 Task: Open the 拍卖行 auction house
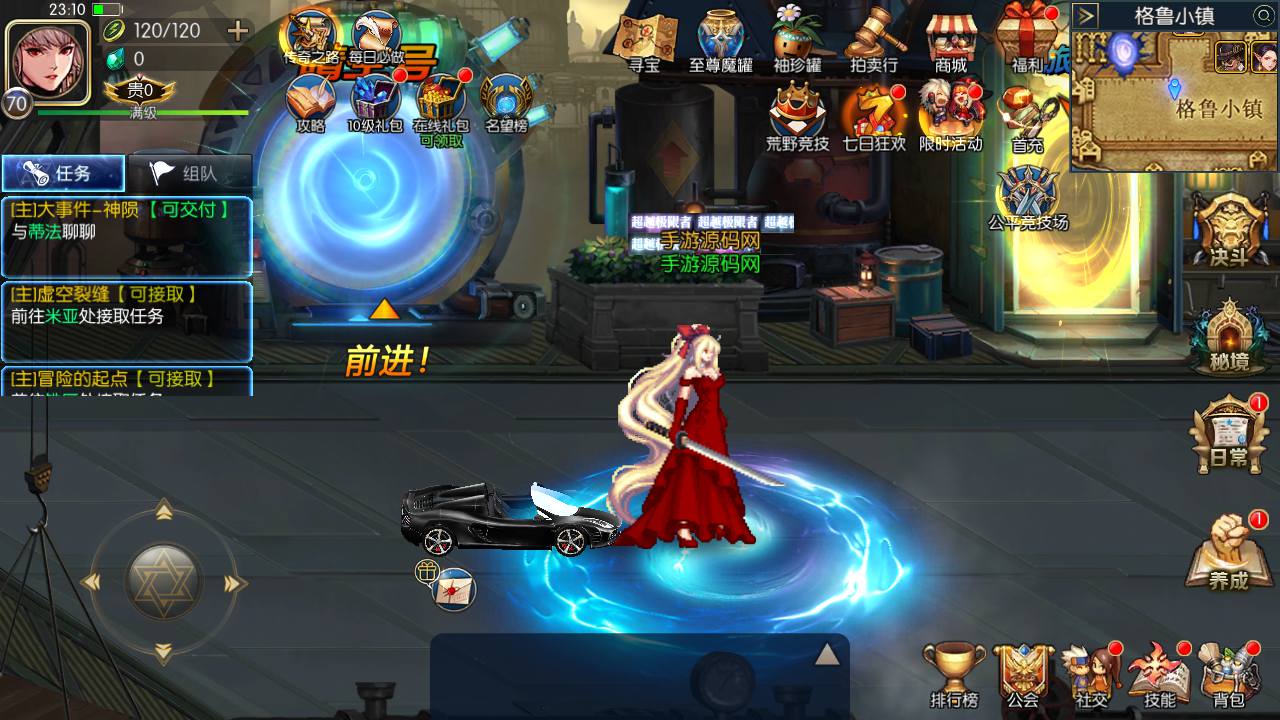click(874, 40)
